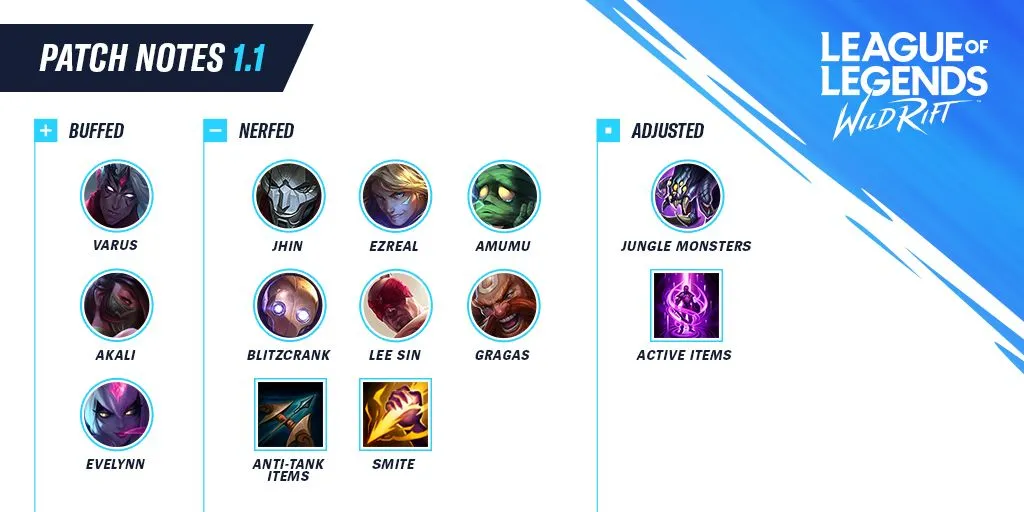
Task: Open the Evelynn champion portrait
Action: 116,414
